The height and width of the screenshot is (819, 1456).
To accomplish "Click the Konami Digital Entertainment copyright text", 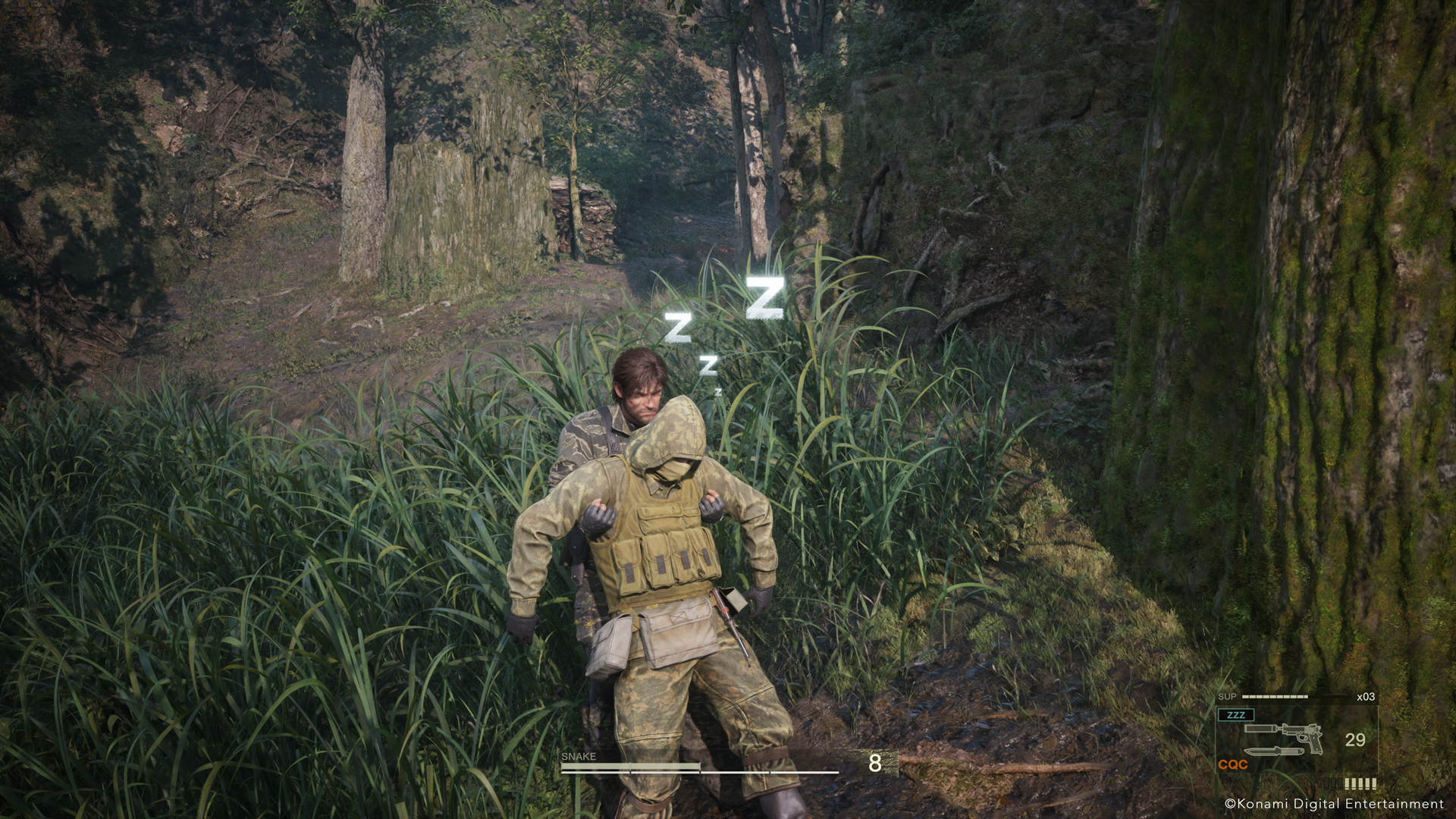I will click(1335, 804).
